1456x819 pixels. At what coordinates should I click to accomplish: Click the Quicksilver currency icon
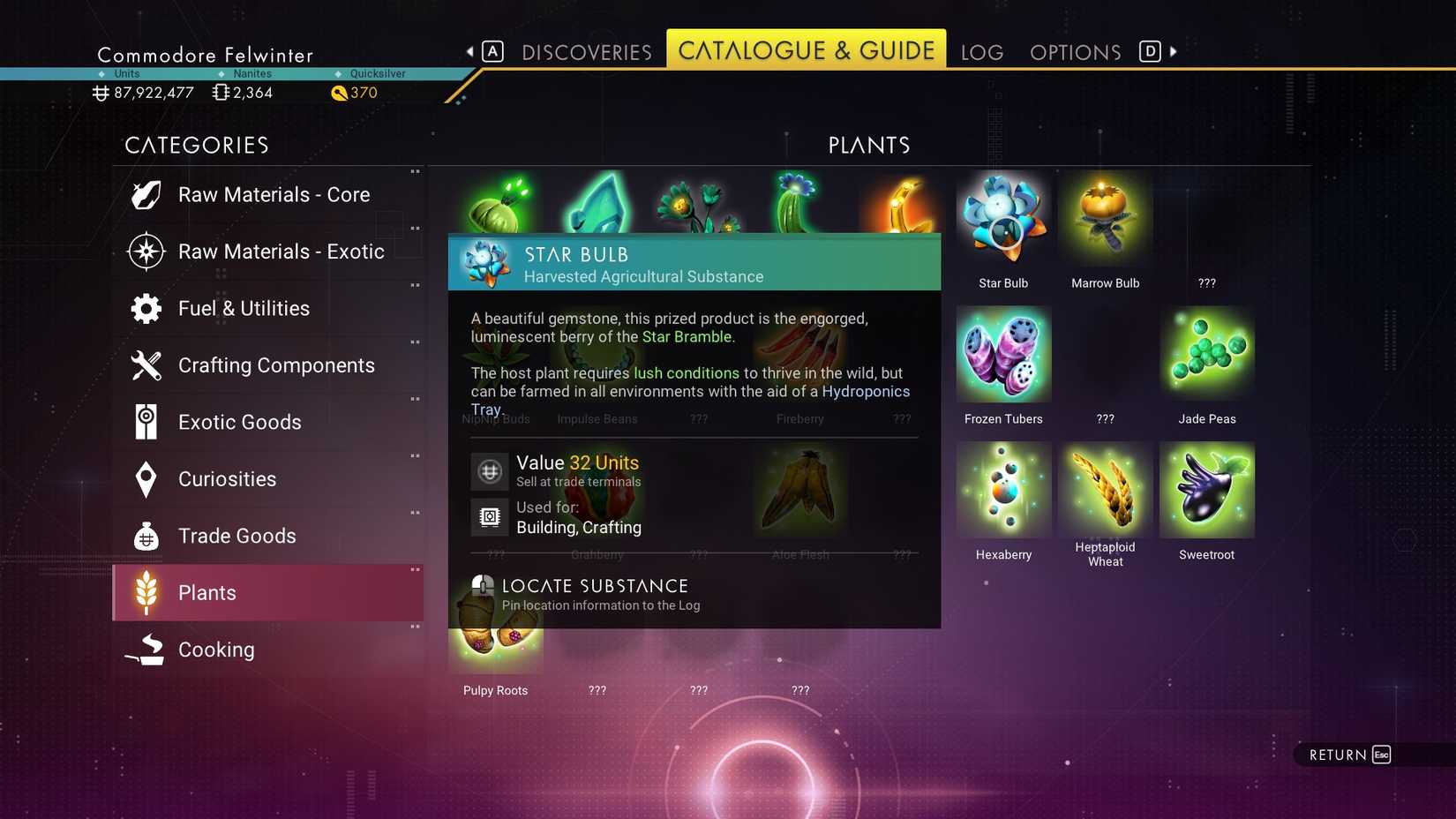point(339,92)
